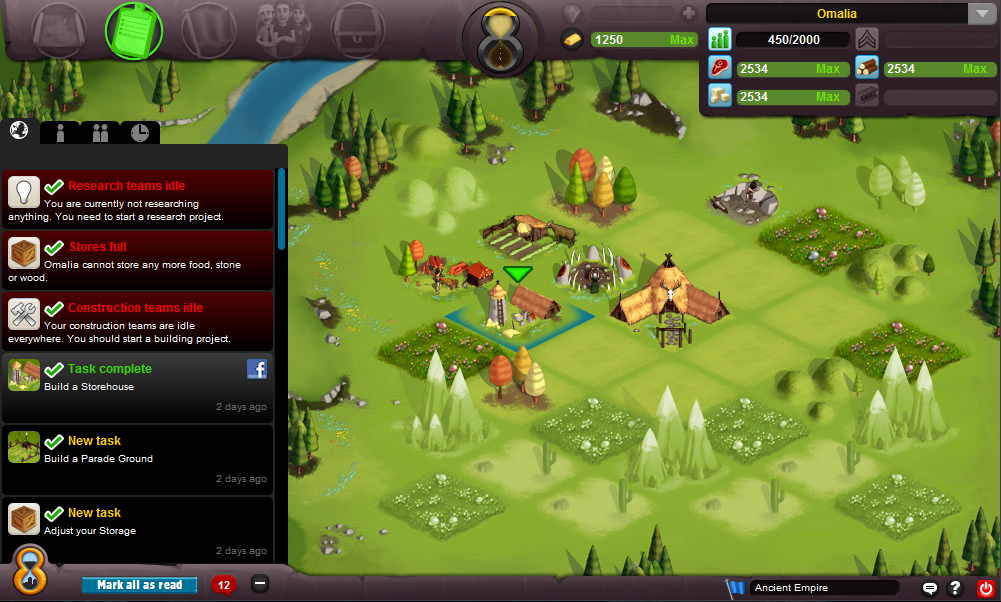The height and width of the screenshot is (602, 1001).
Task: Open the Construction teams idle alert
Action: (138, 322)
